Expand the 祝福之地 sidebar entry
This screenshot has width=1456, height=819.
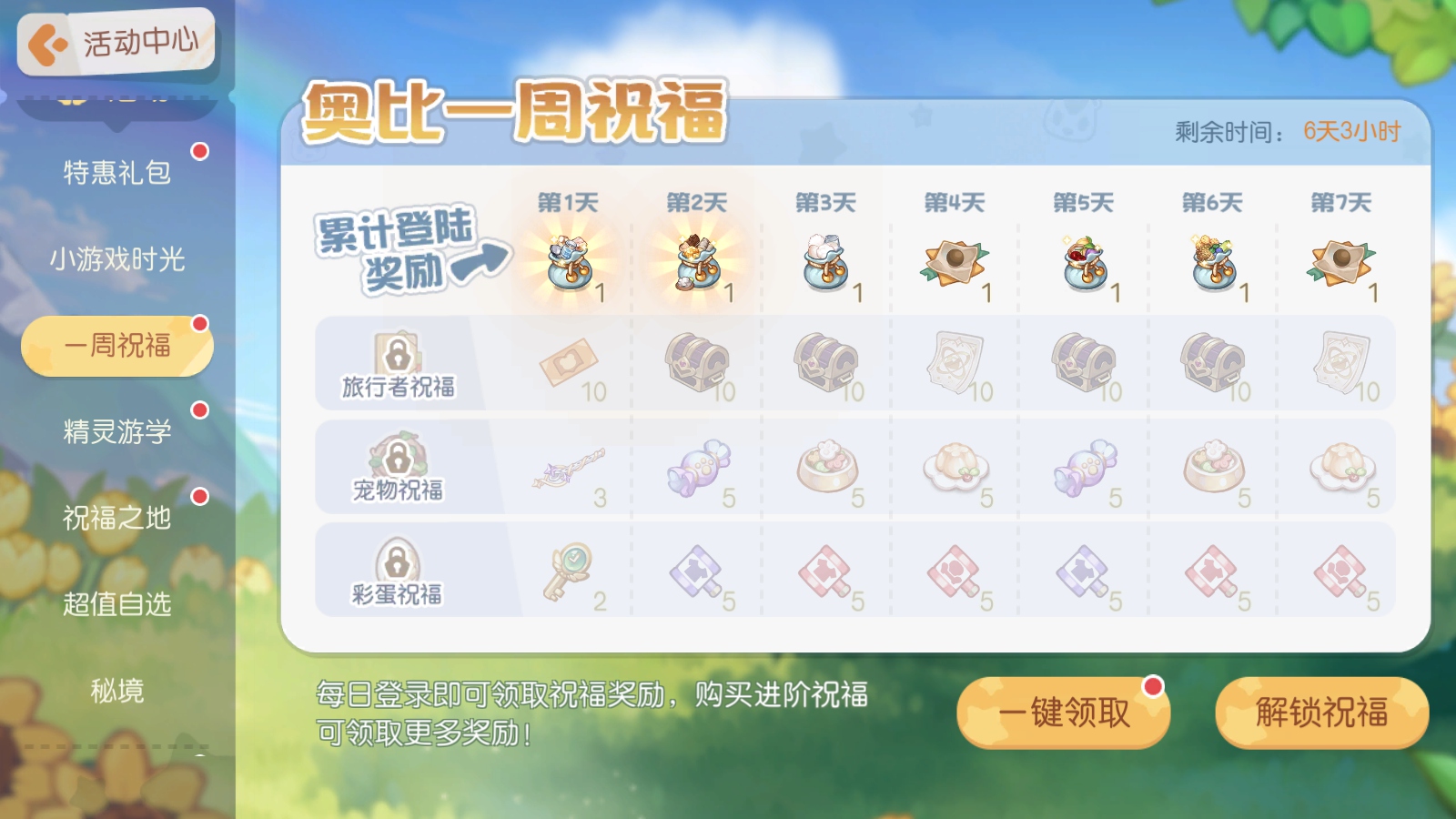(116, 519)
